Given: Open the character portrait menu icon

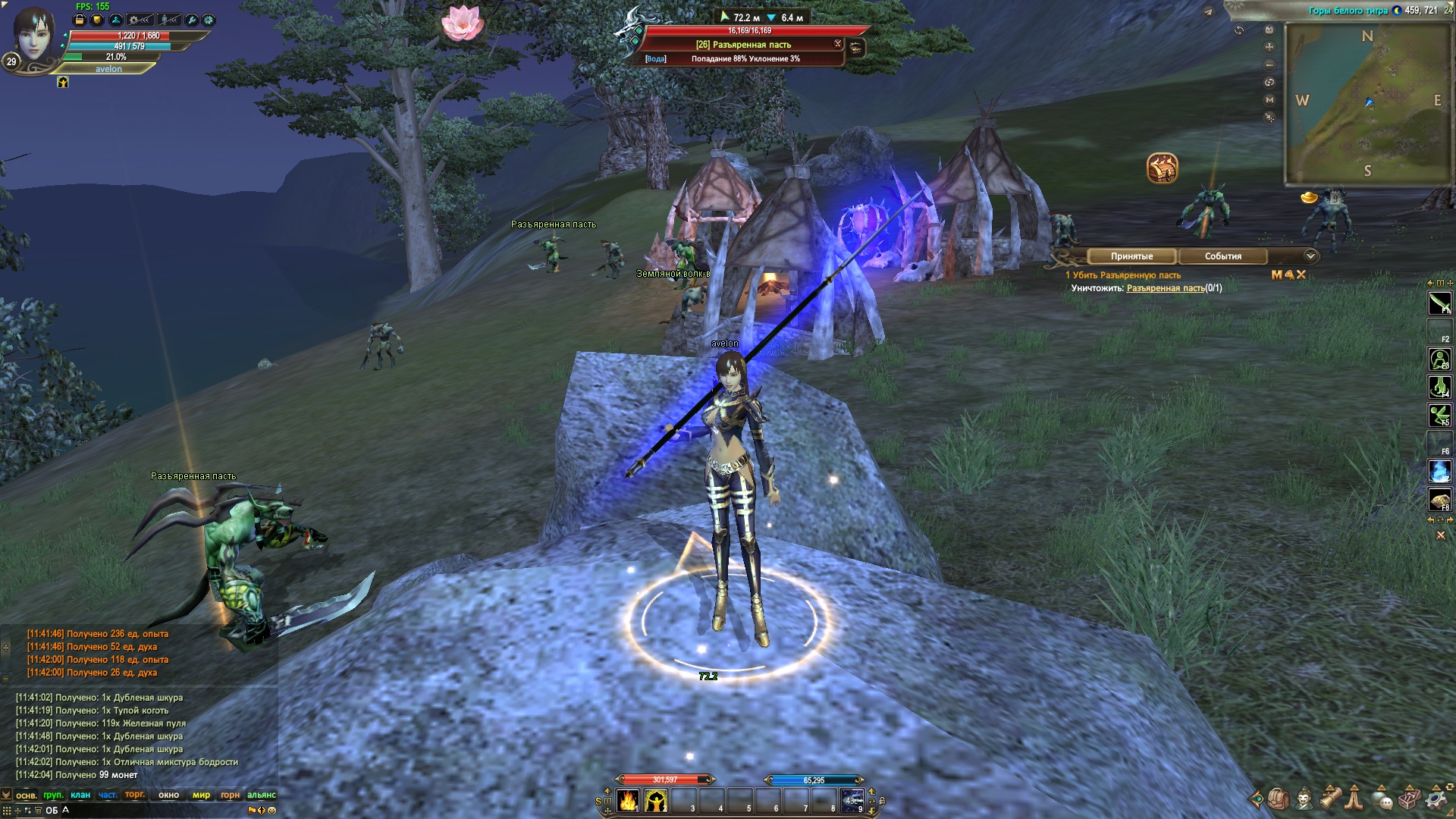Looking at the screenshot, I should pos(1304,799).
